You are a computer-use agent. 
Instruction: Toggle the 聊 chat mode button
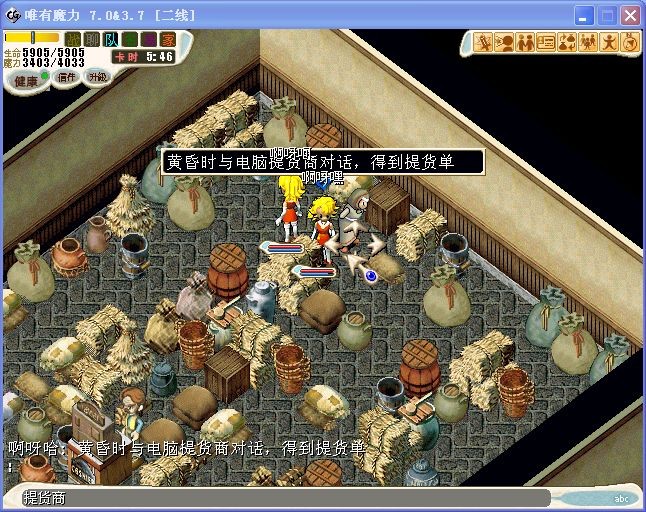92,40
